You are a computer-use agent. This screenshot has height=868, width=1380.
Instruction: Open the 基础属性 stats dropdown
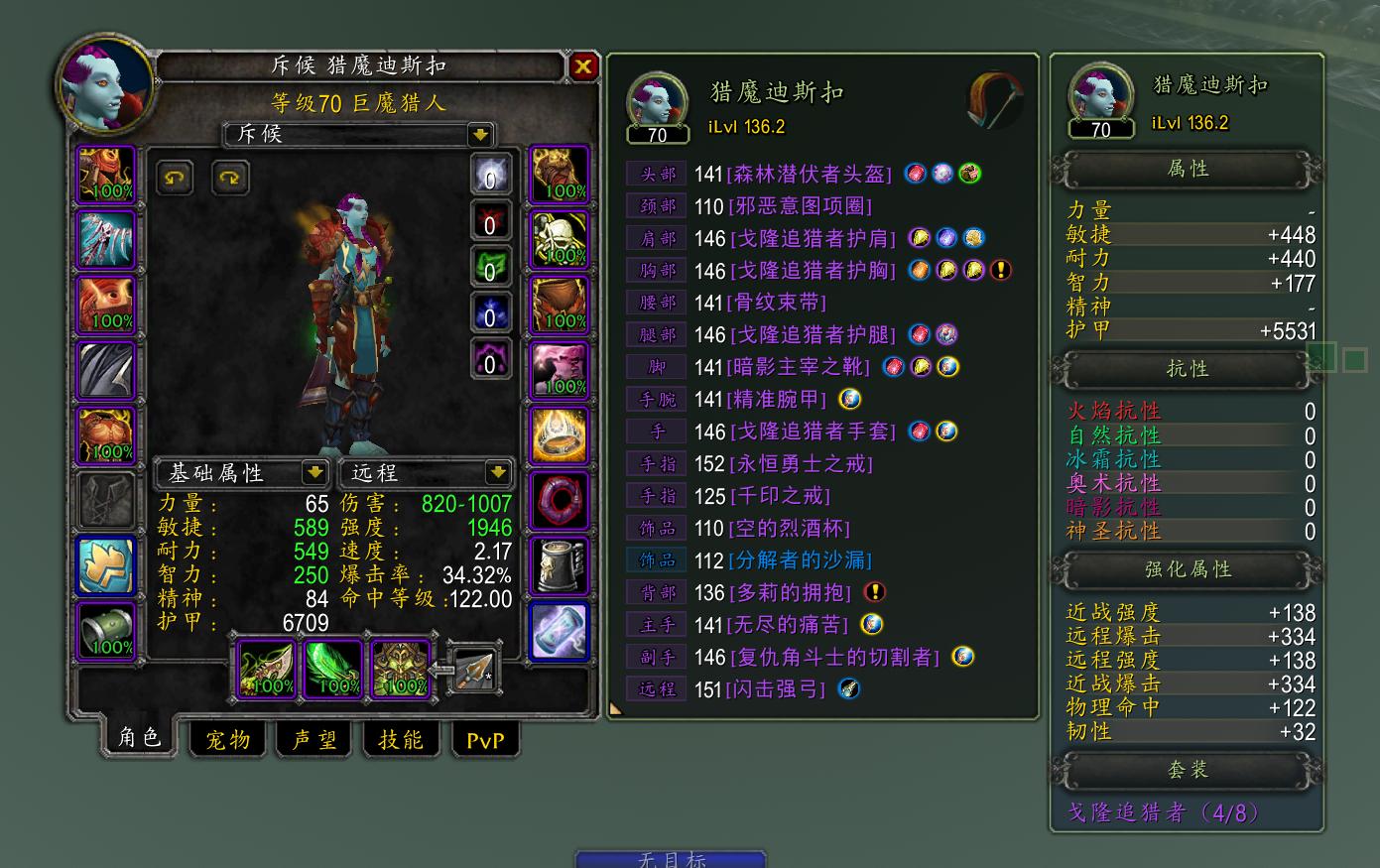(236, 473)
